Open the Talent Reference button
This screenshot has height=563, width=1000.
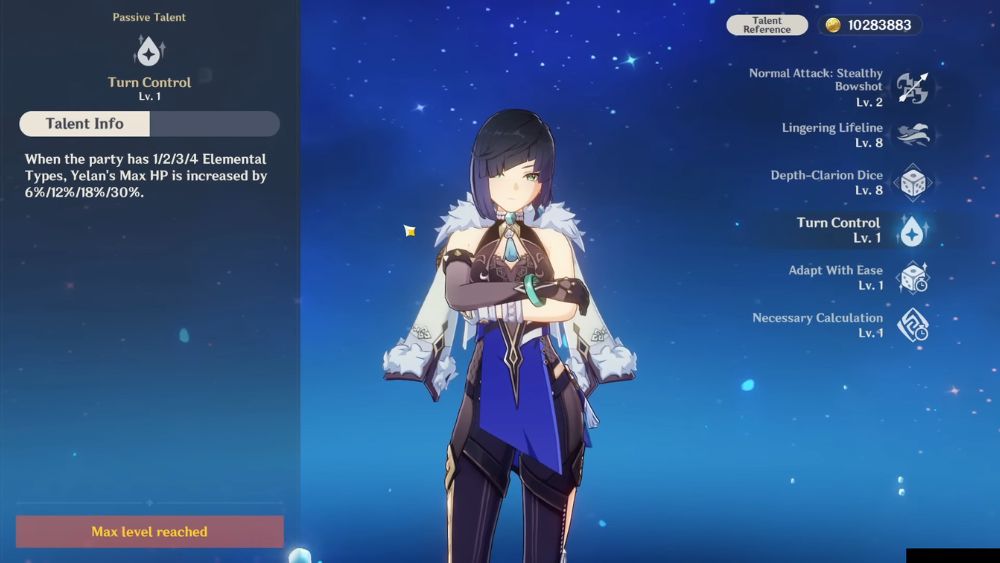[767, 25]
